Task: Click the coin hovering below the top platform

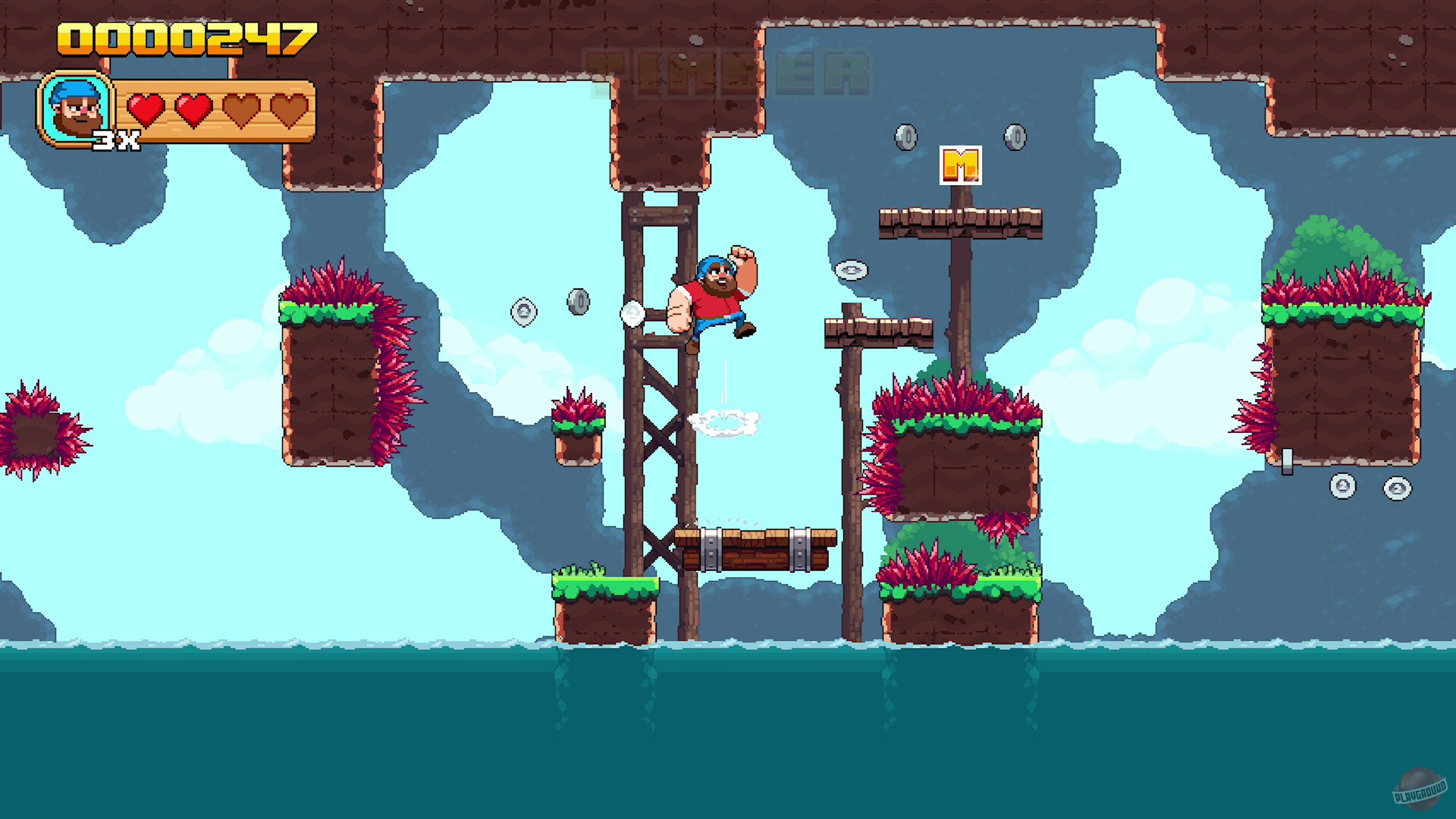Action: [x=852, y=270]
